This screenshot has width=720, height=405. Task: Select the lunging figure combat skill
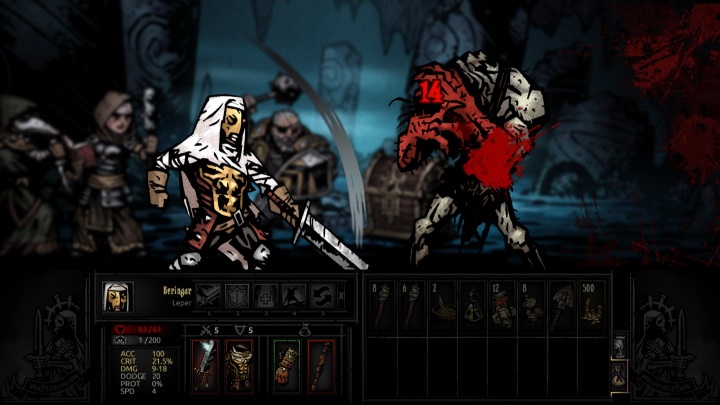point(293,295)
